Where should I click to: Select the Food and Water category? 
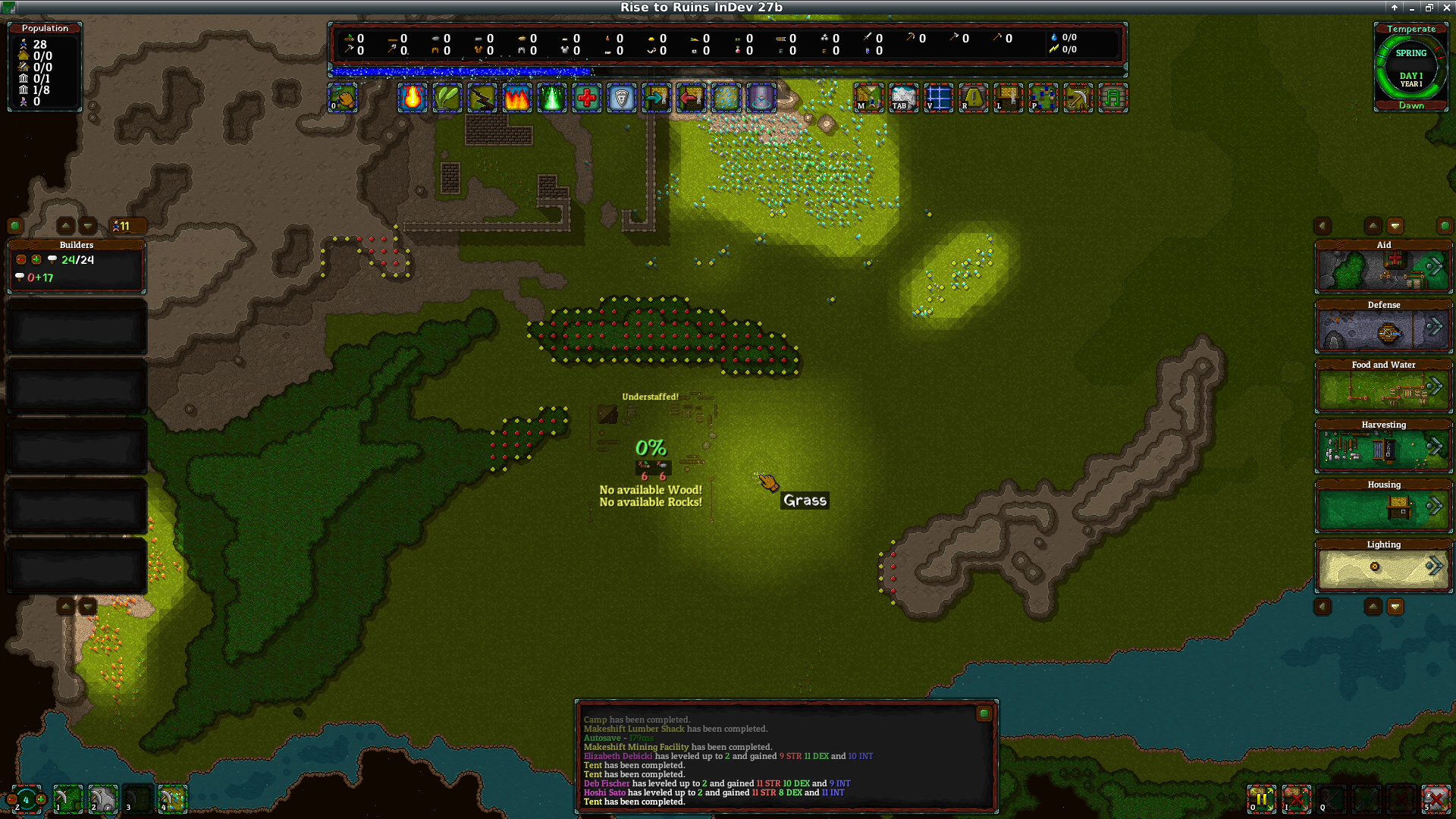click(1383, 388)
